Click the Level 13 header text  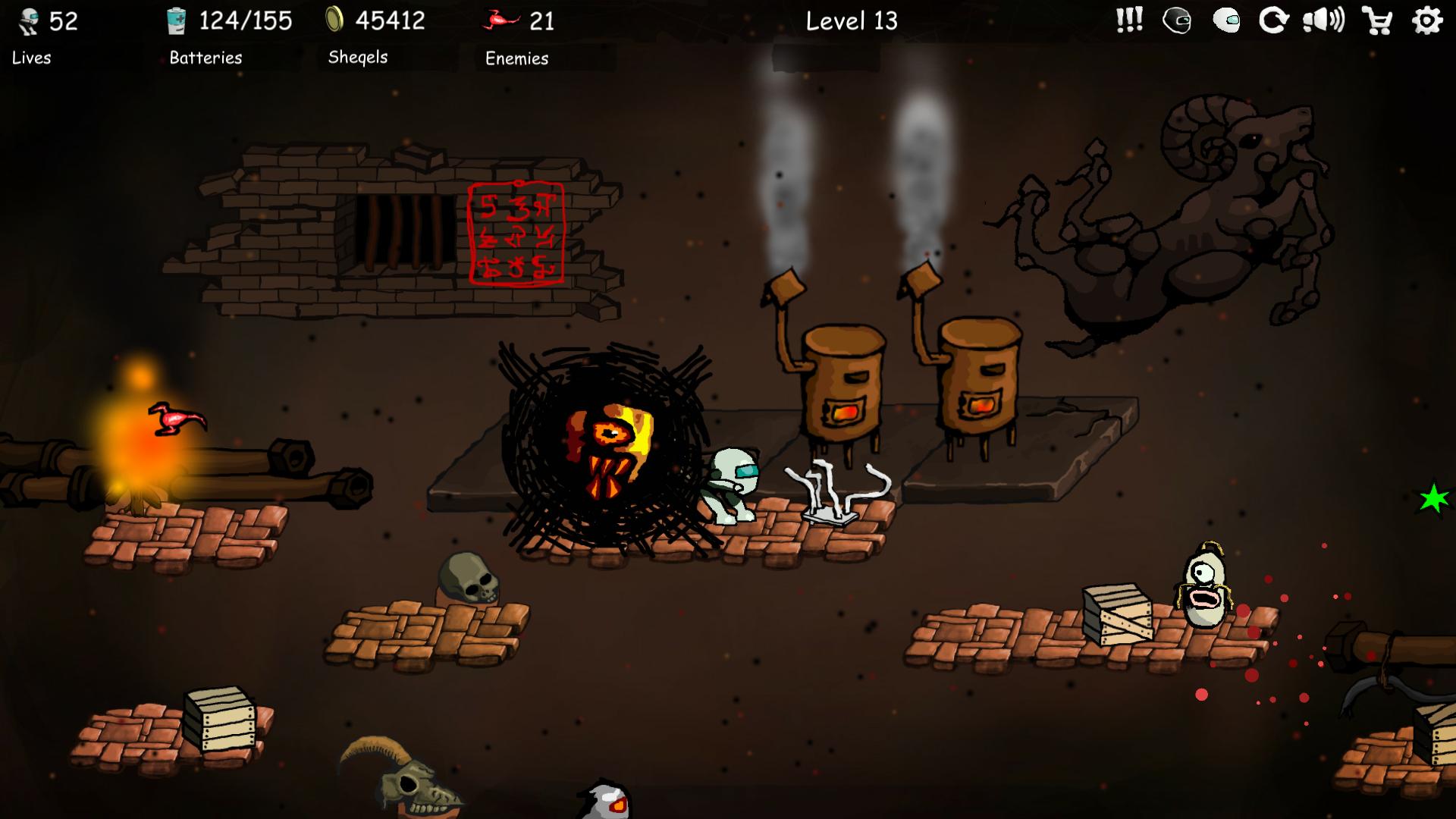point(851,21)
